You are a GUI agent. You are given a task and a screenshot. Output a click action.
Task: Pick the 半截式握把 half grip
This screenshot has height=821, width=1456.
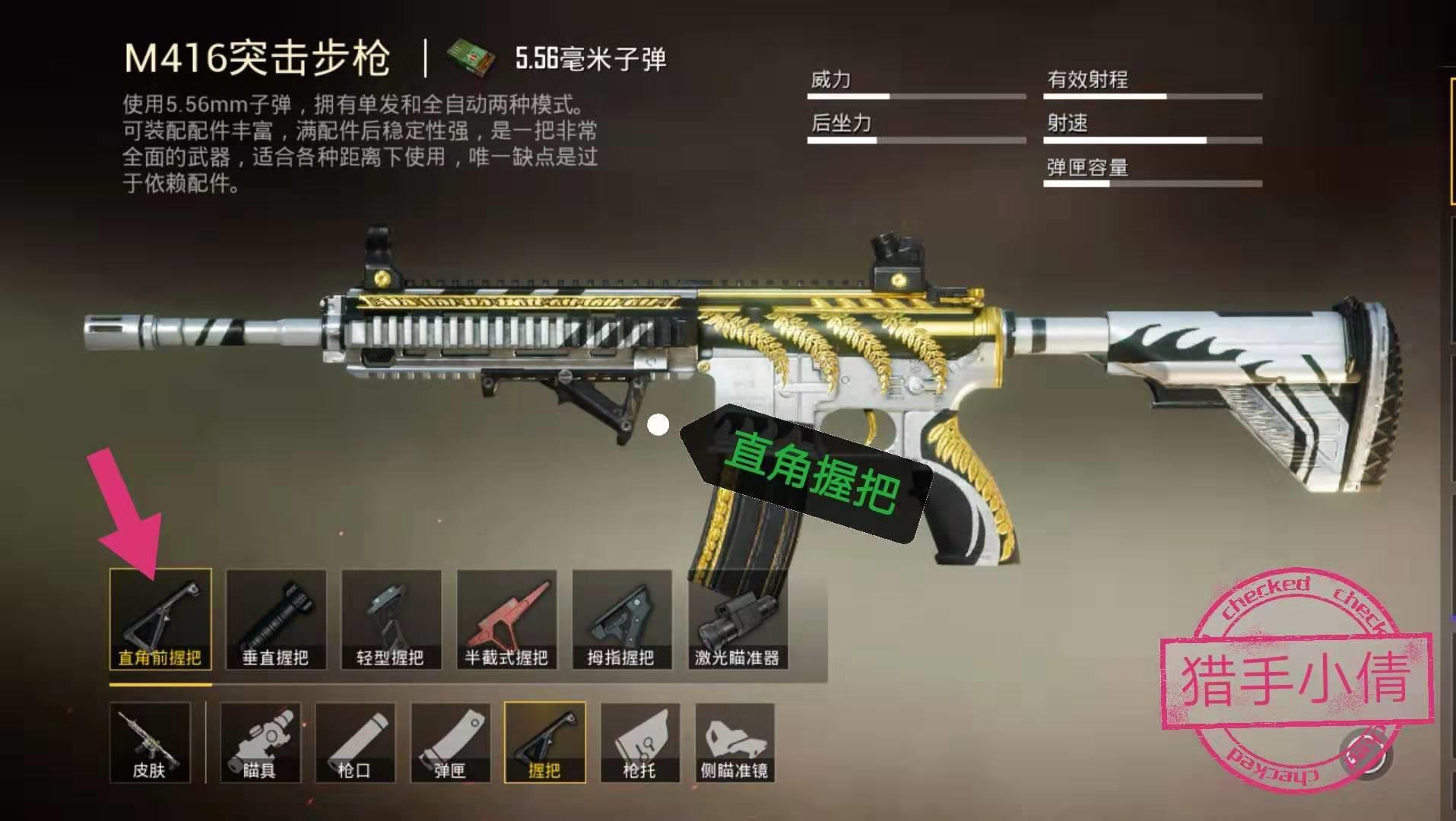pyautogui.click(x=506, y=620)
